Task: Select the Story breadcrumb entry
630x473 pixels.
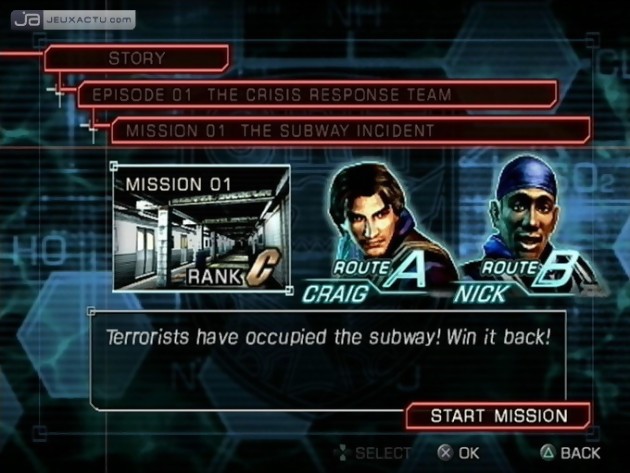Action: click(137, 59)
